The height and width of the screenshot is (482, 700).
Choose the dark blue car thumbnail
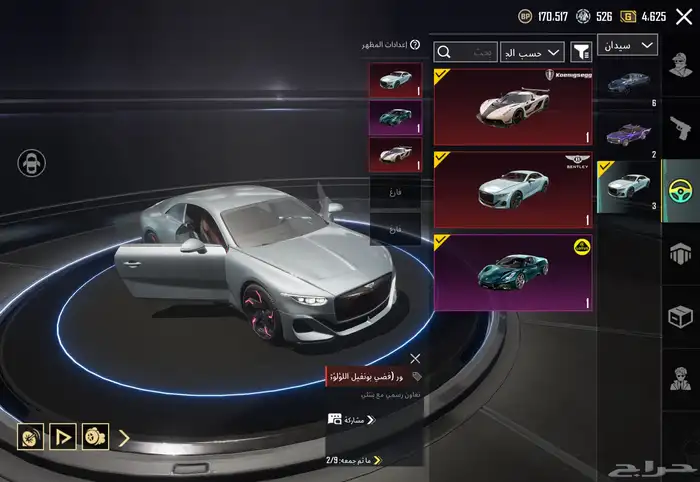[628, 84]
